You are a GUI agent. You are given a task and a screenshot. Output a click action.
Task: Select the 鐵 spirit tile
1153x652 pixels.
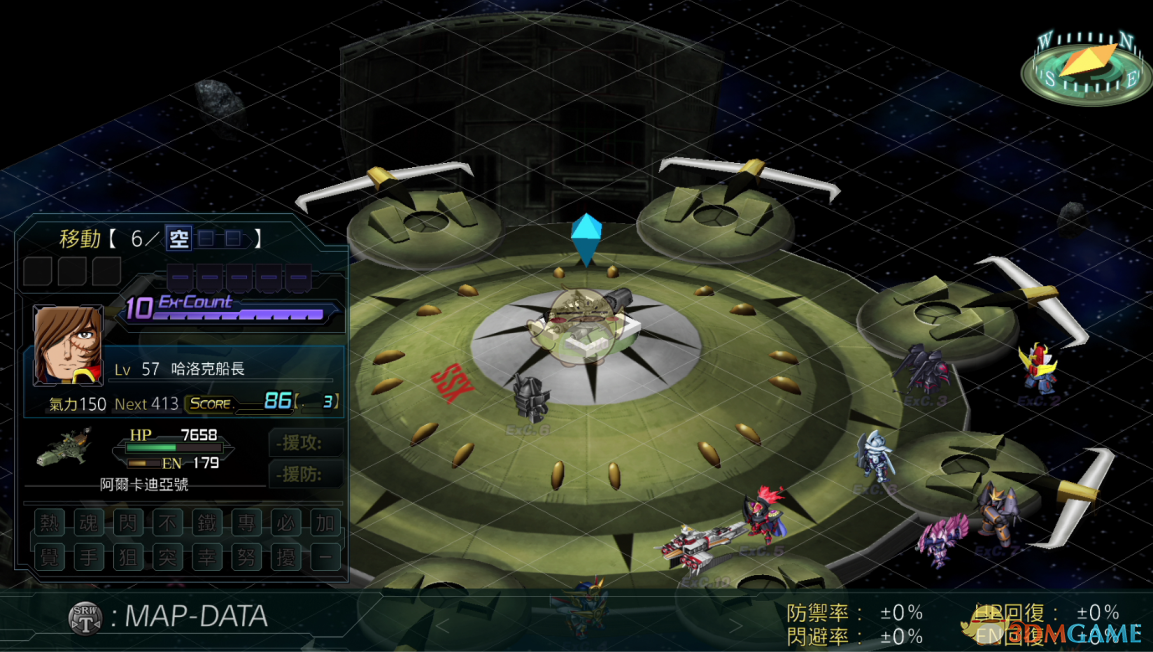coord(206,523)
